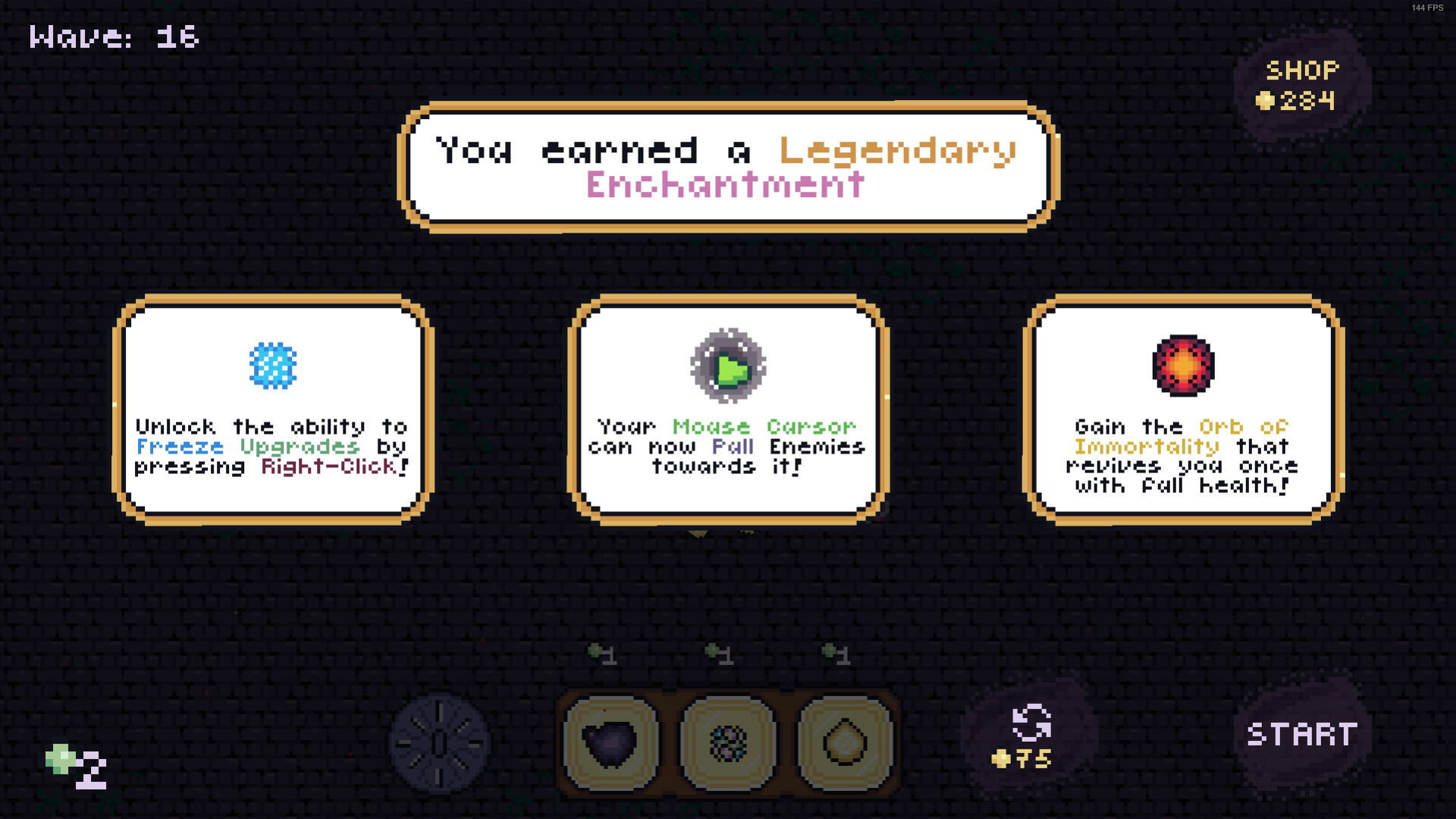Click the coin icon next to the 75 reroll cost

point(1003,758)
